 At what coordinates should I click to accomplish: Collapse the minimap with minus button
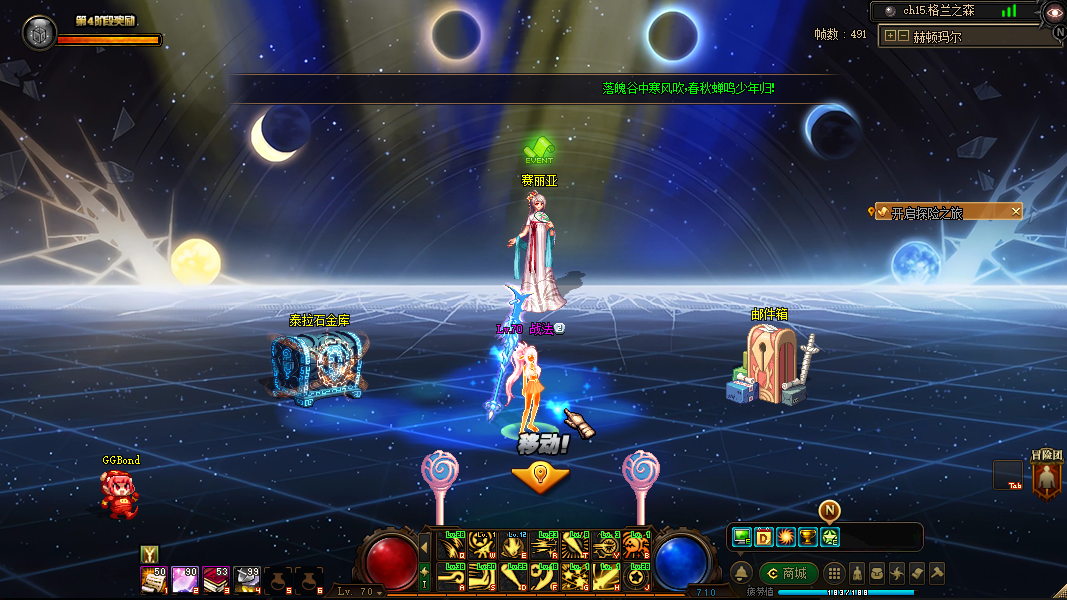903,36
